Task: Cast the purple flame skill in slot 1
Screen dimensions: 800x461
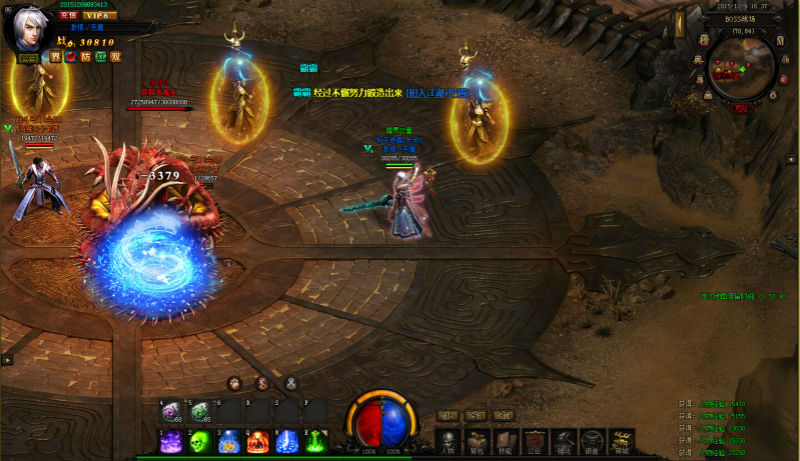Action: click(x=171, y=441)
